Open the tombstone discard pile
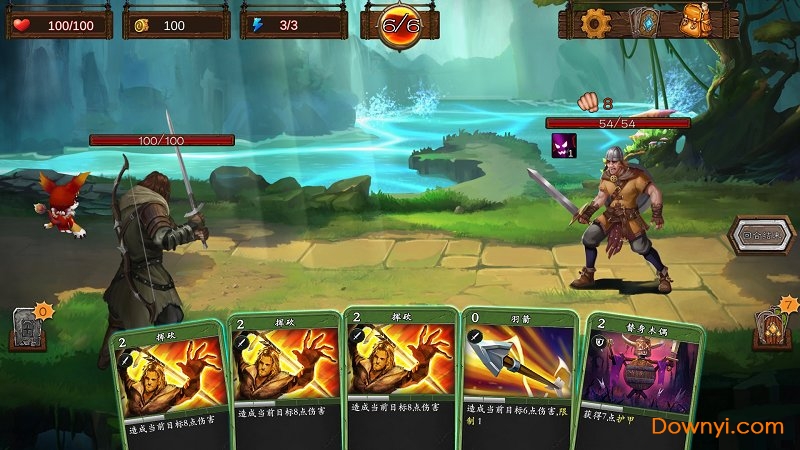Image resolution: width=800 pixels, height=450 pixels. pos(27,327)
